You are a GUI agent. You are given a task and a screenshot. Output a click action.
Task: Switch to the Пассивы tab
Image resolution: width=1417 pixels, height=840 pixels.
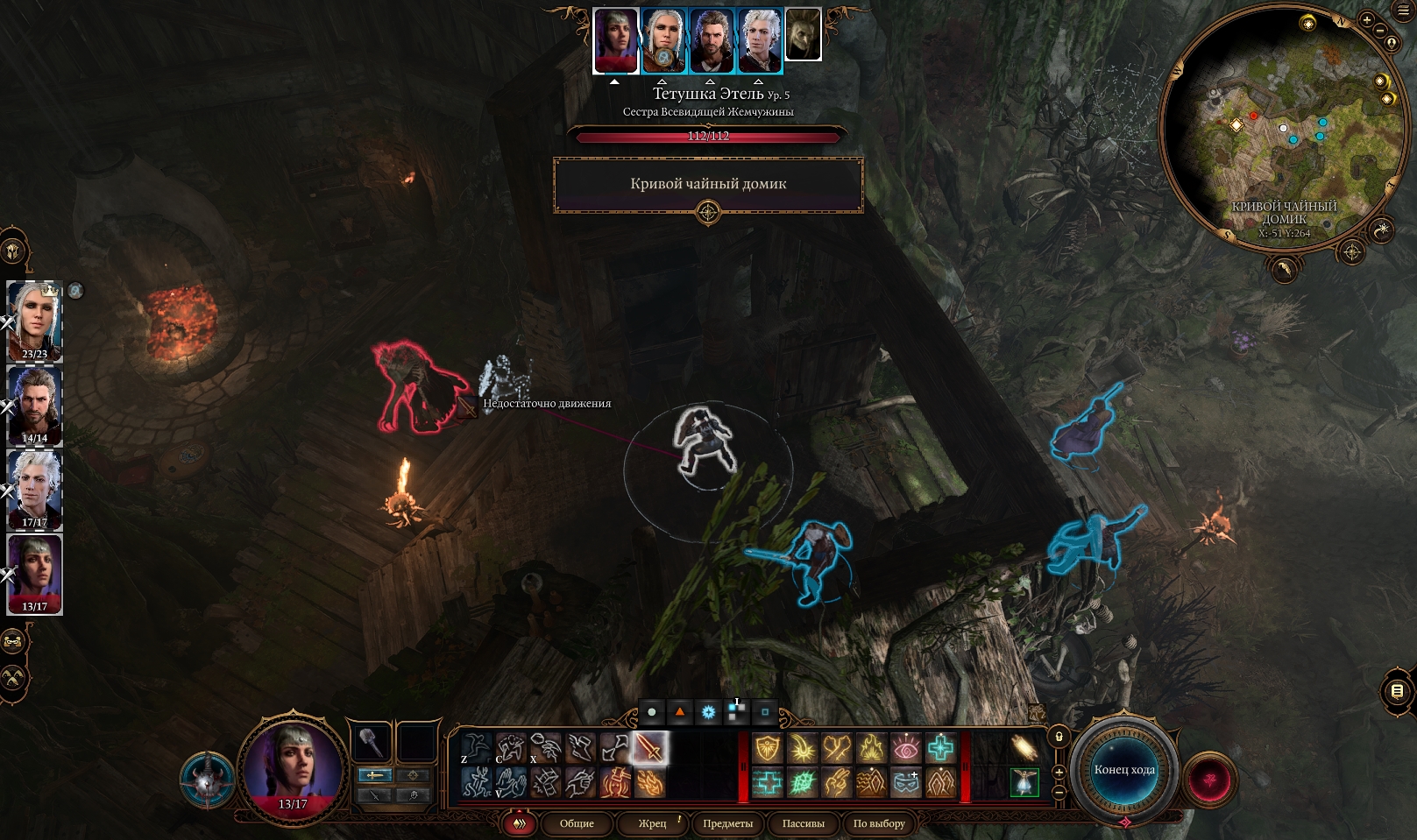pyautogui.click(x=803, y=823)
